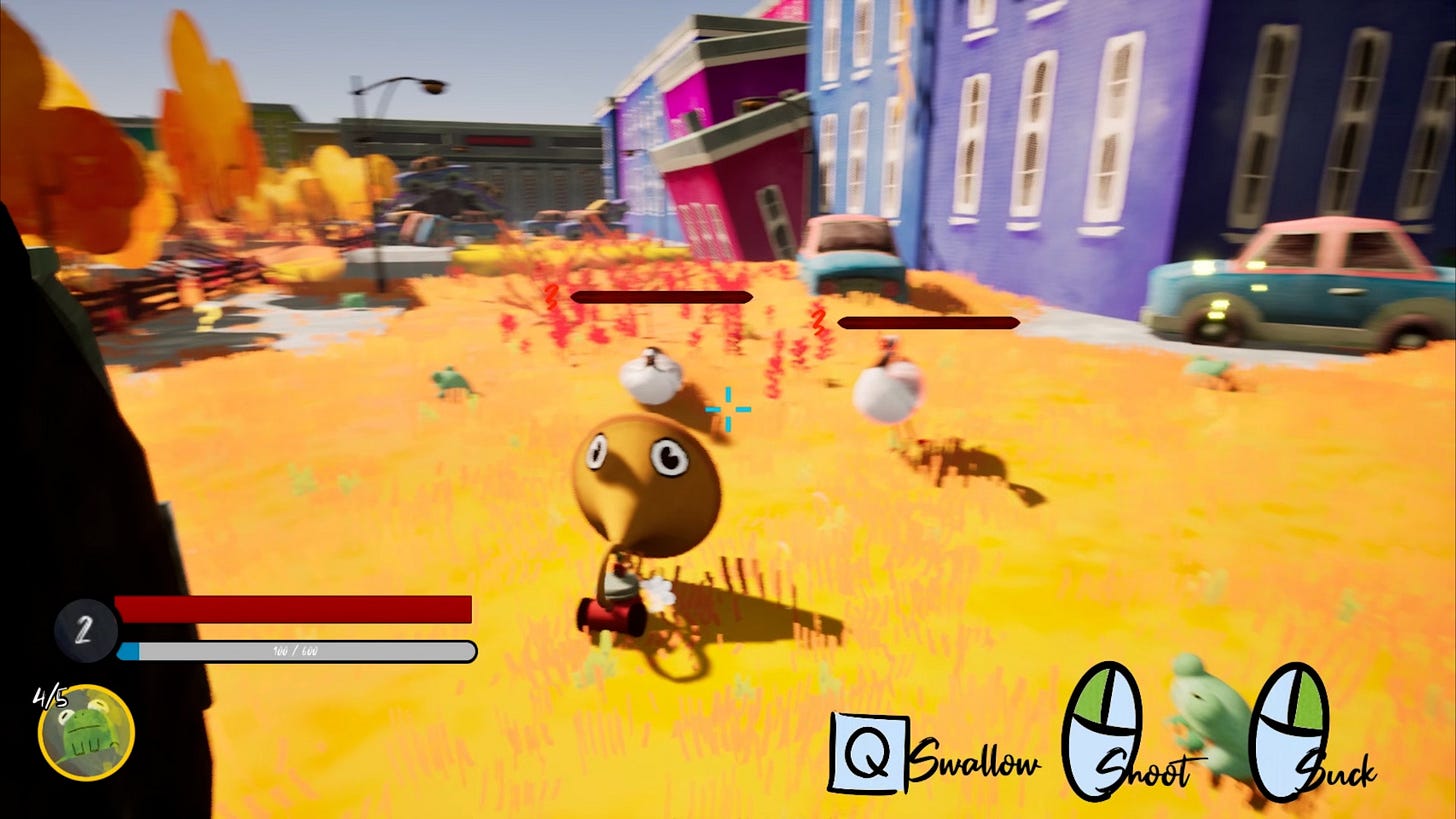Click the red damage marker beside the left health bar
Image resolution: width=1456 pixels, height=819 pixels.
pyautogui.click(x=549, y=296)
